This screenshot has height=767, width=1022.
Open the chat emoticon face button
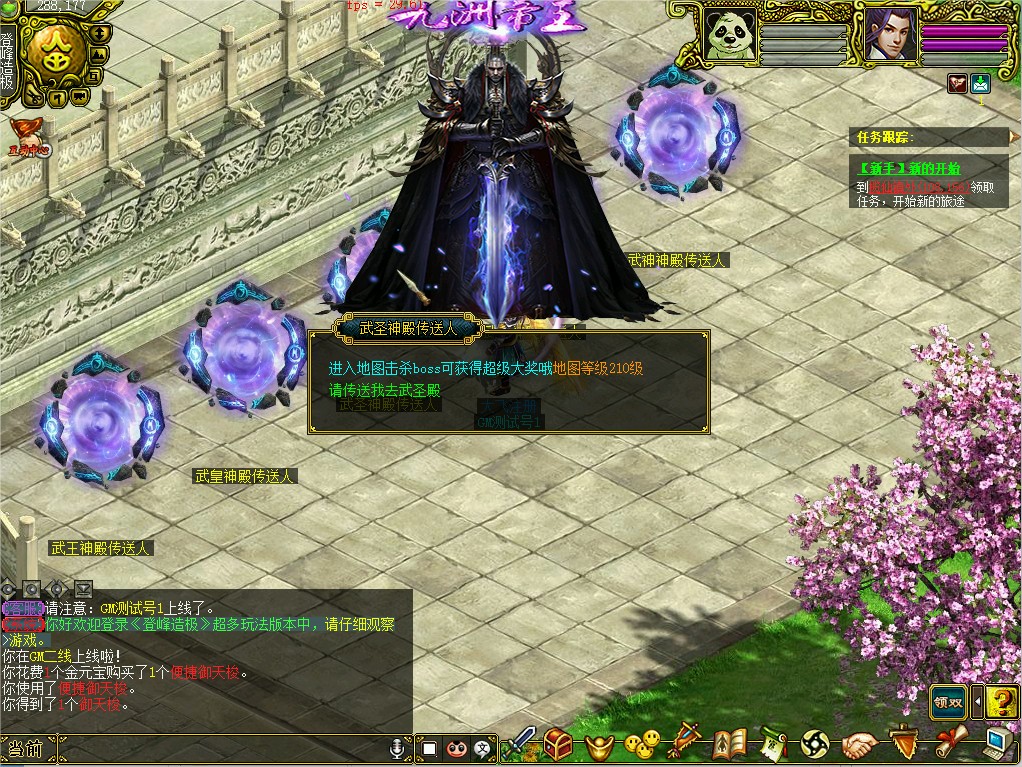click(x=457, y=748)
